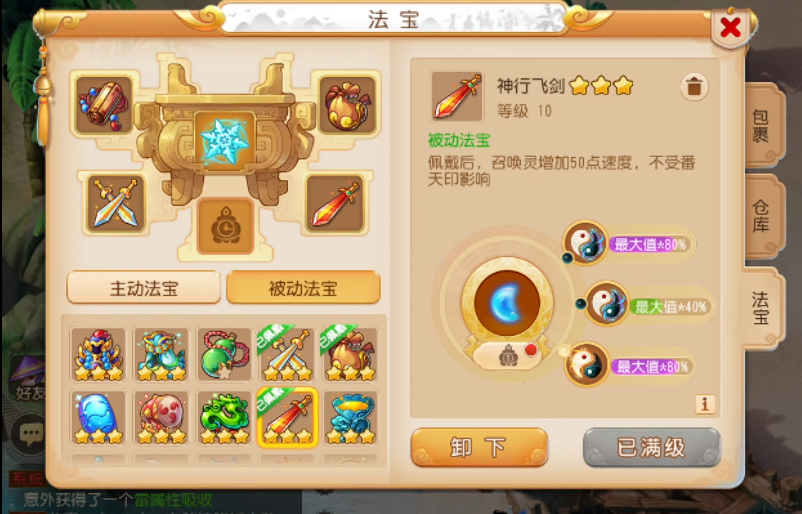The height and width of the screenshot is (514, 802).
Task: Open the small info icon in the detail panel
Action: point(706,404)
